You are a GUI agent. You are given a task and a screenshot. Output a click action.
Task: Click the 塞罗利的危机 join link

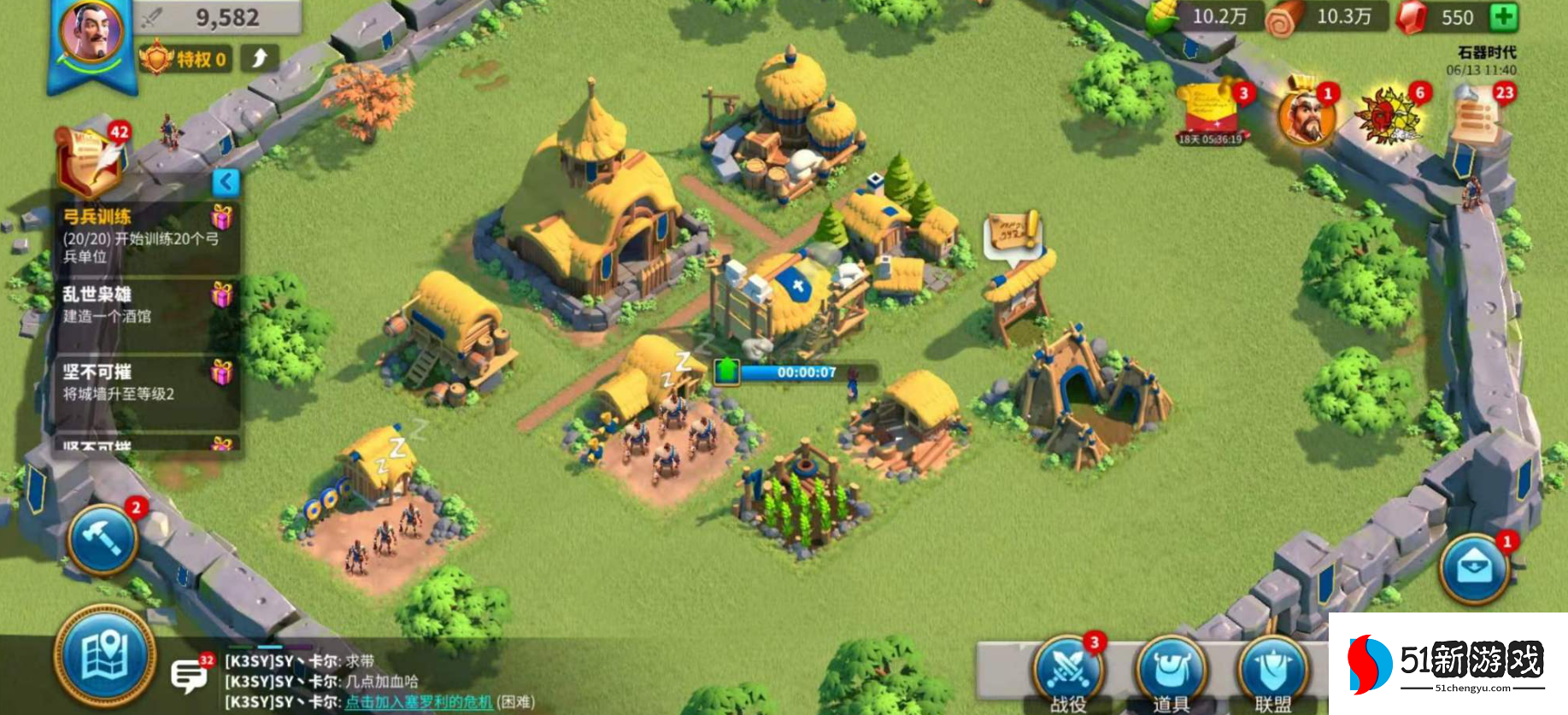pos(419,702)
